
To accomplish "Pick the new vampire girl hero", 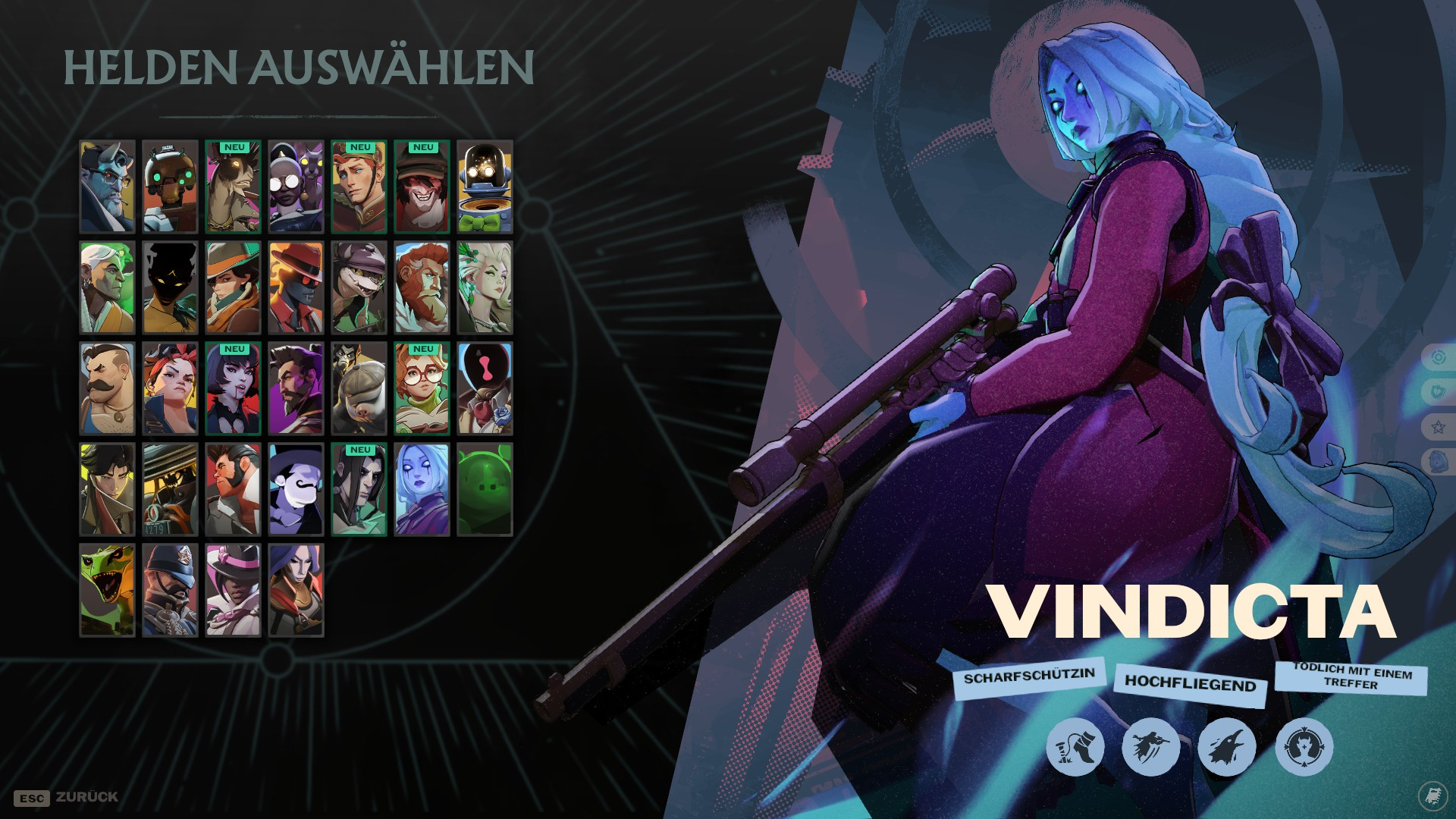I will point(233,389).
